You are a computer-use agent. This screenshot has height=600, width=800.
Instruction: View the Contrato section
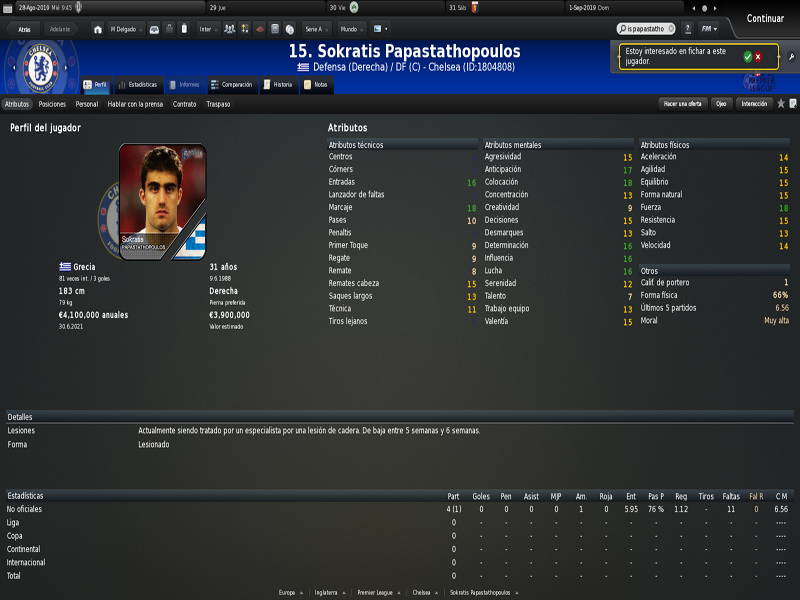(184, 104)
